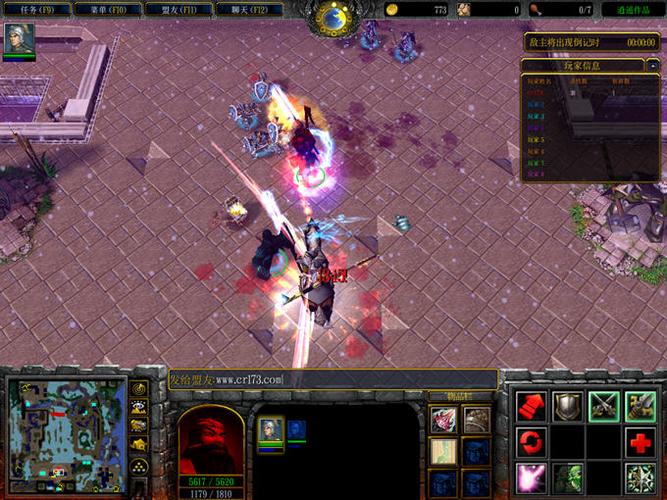Activate the red arrow move command
The width and height of the screenshot is (667, 500).
point(531,406)
